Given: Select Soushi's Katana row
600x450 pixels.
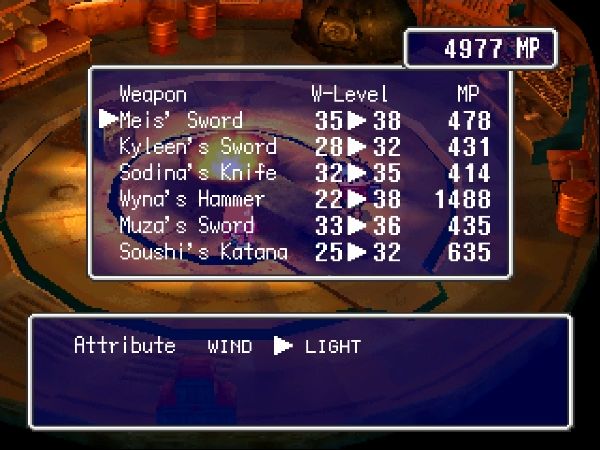Looking at the screenshot, I should 203,252.
